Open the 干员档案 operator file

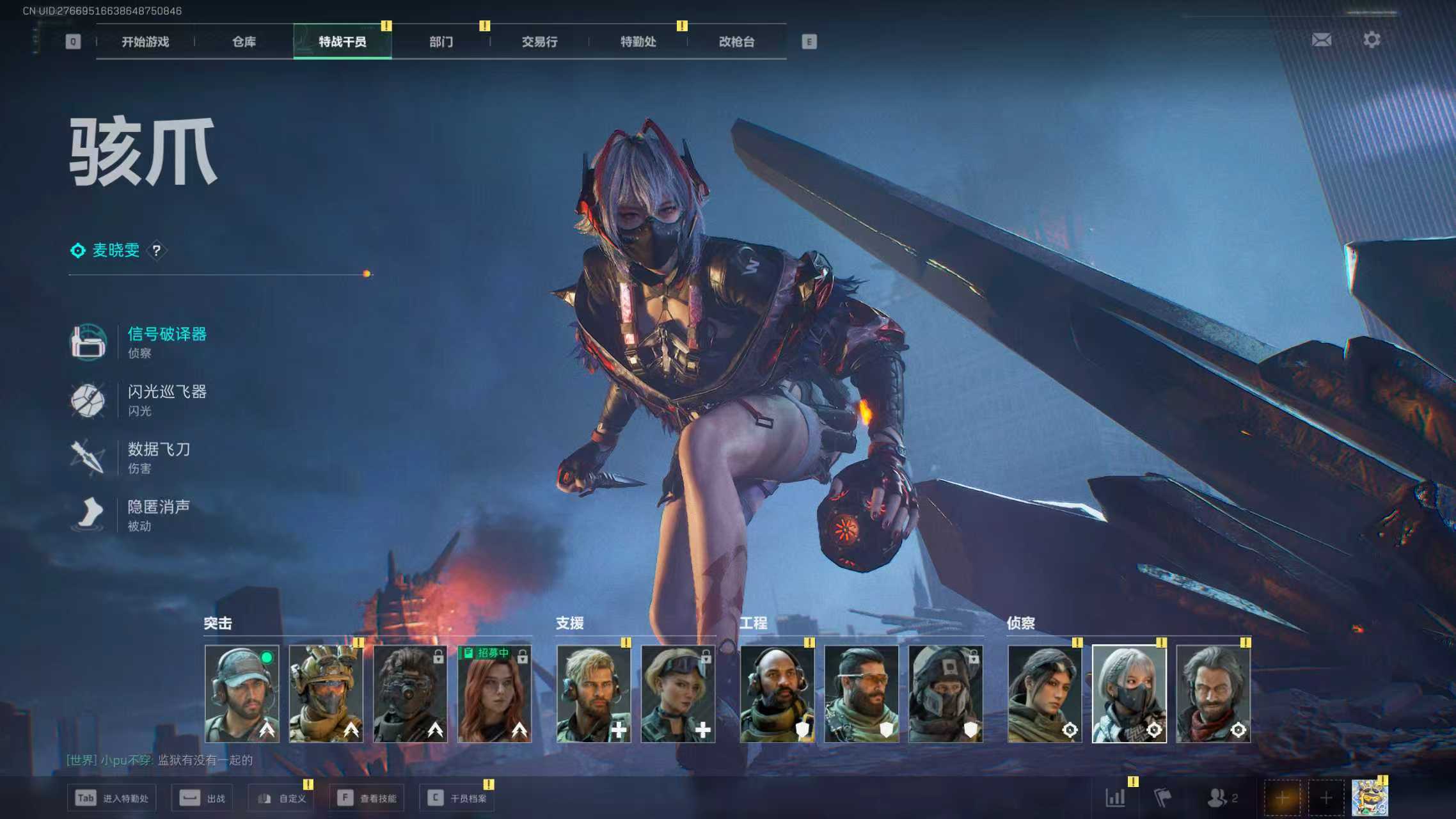pos(457,799)
